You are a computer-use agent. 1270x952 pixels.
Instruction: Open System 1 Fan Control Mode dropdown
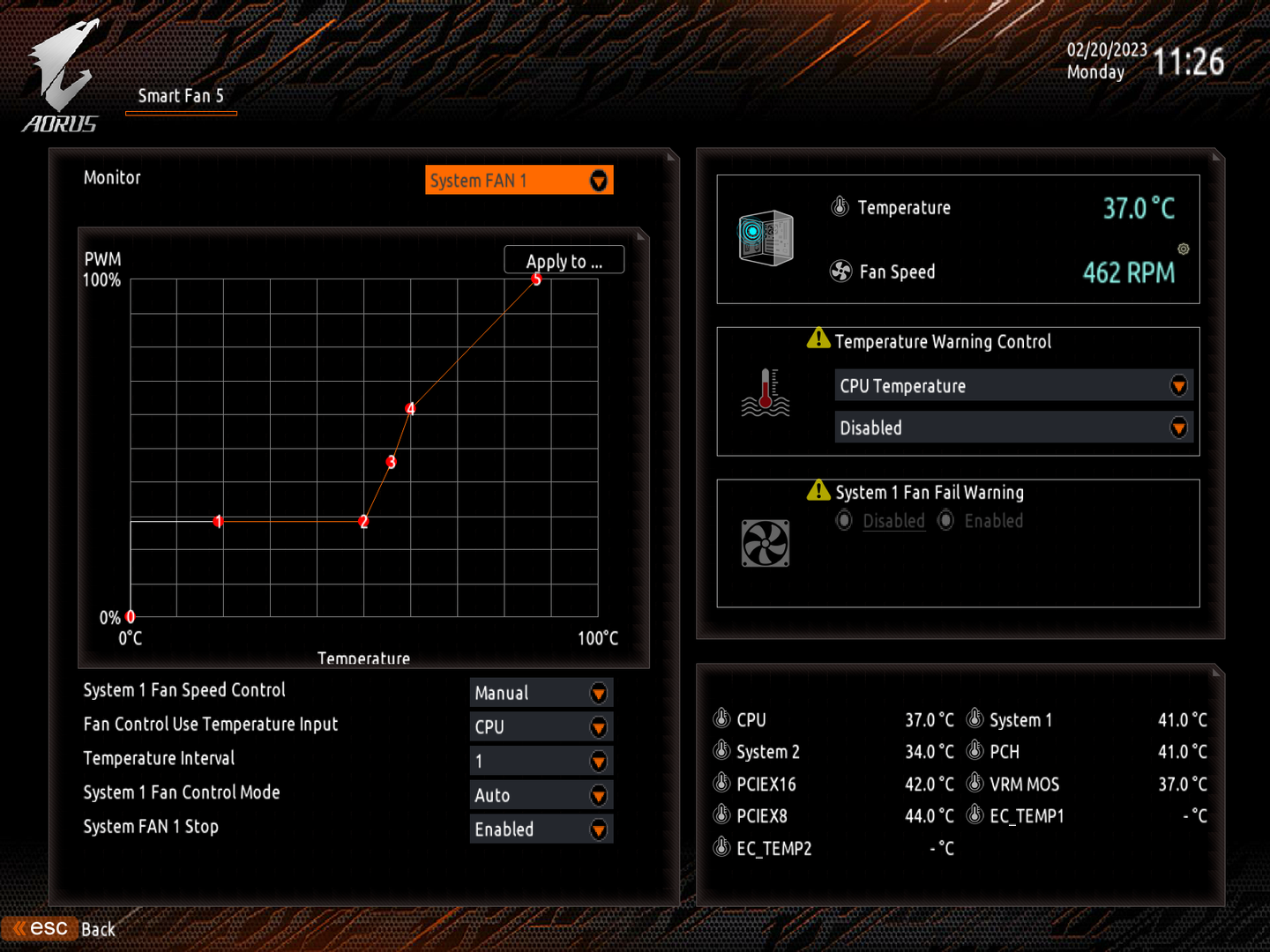pyautogui.click(x=541, y=795)
